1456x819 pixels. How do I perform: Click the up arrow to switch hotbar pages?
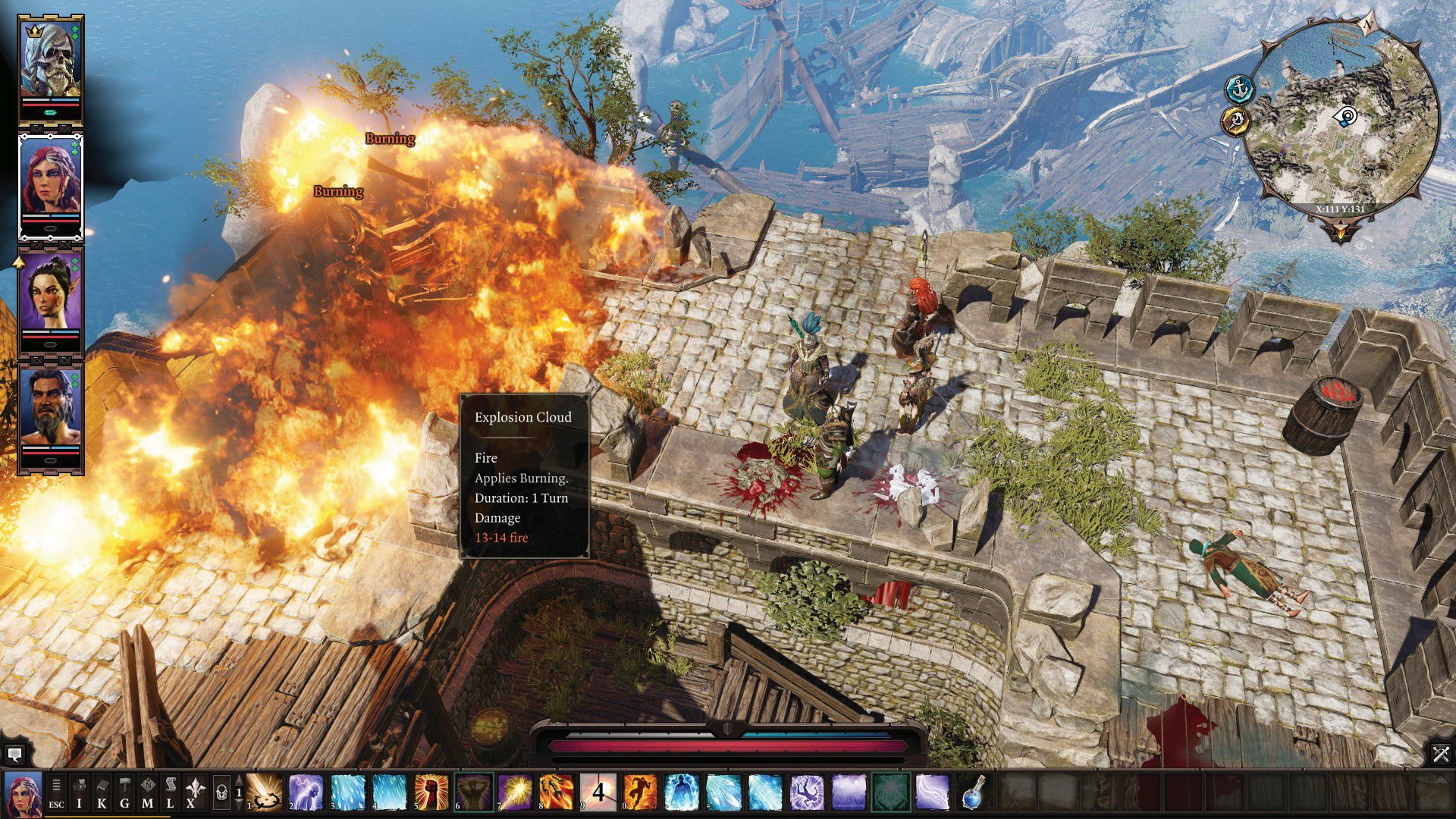[239, 781]
